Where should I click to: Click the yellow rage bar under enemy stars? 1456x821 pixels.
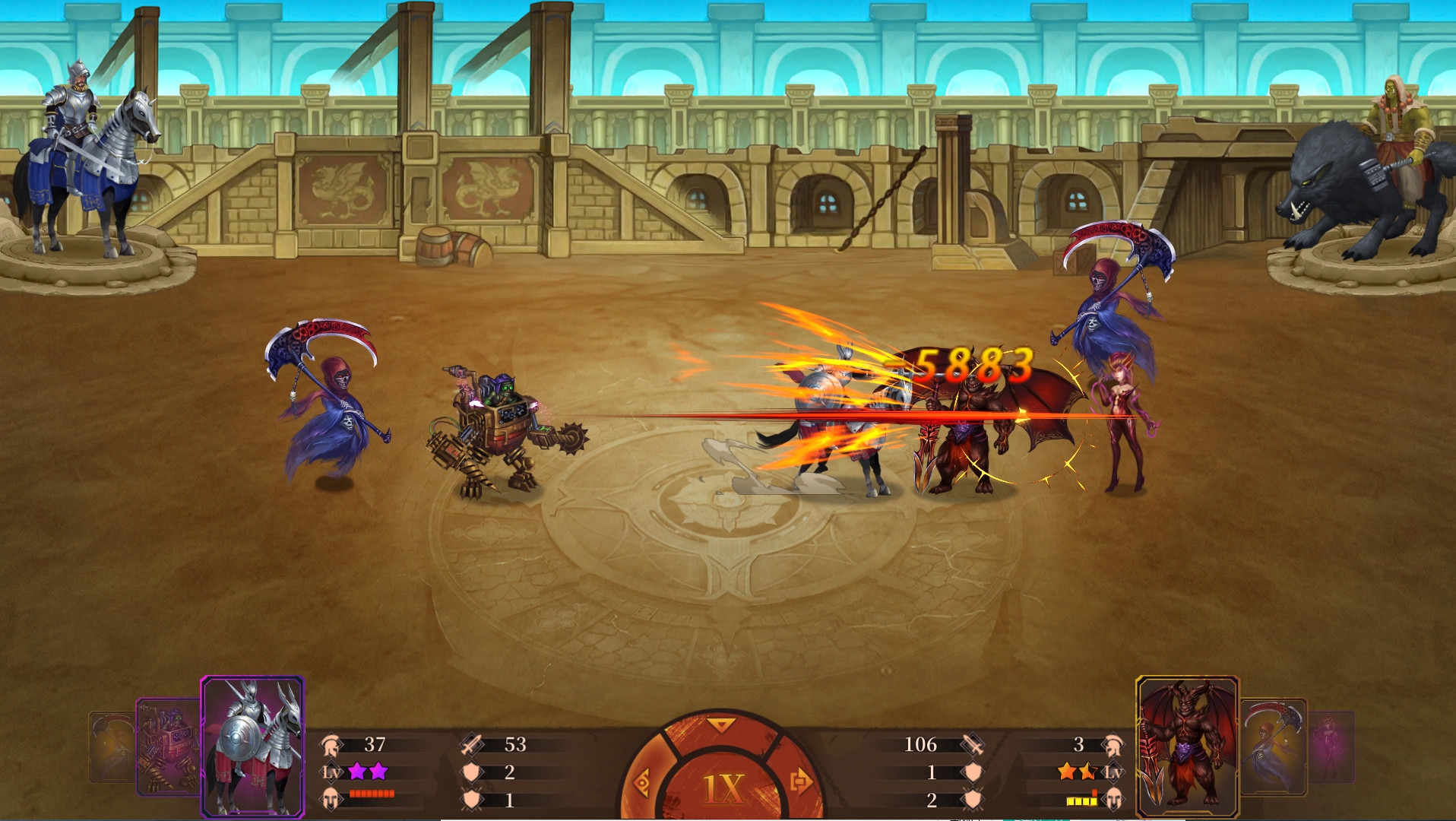point(1082,800)
